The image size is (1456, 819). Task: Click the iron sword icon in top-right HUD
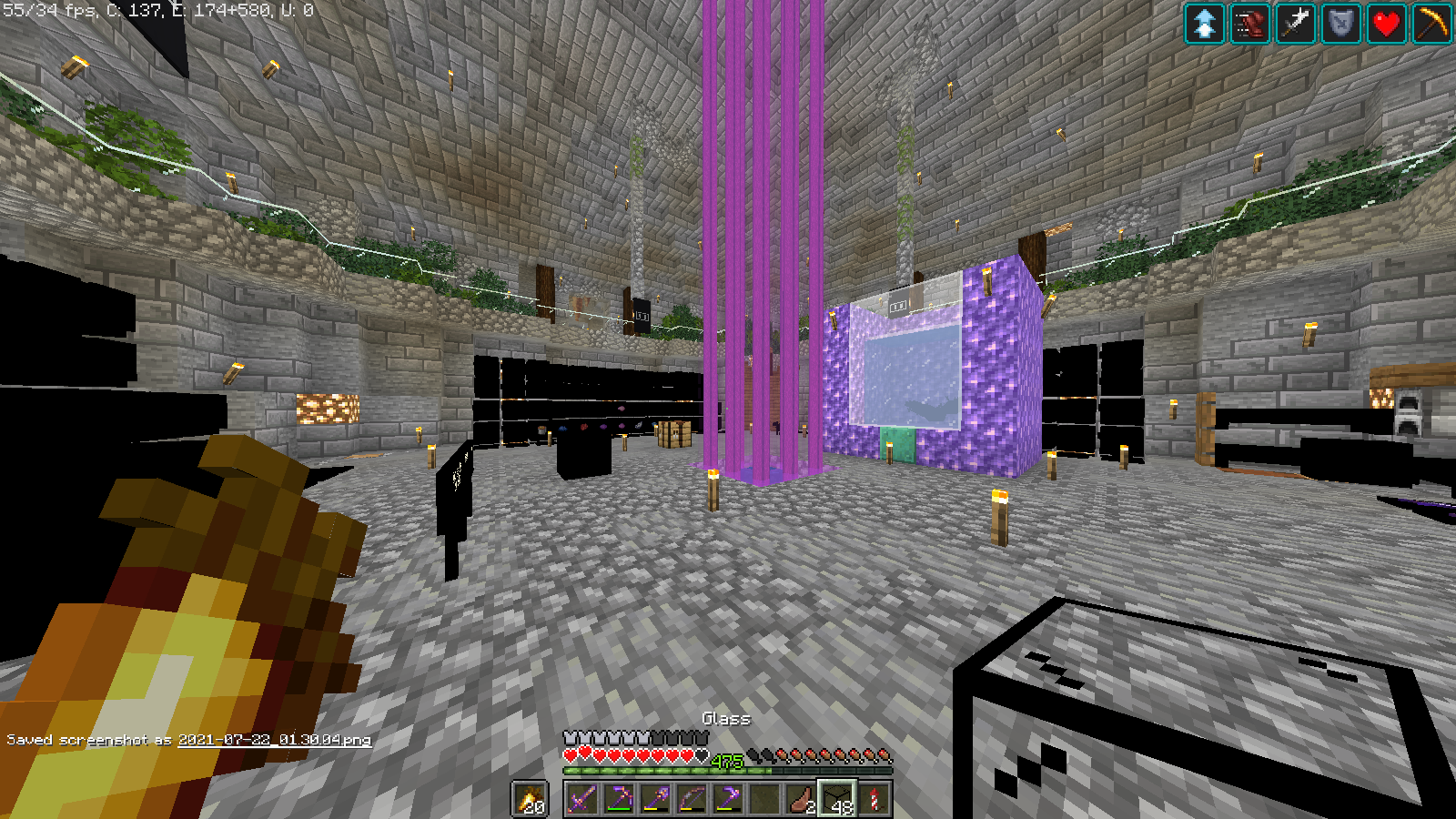point(1294,24)
